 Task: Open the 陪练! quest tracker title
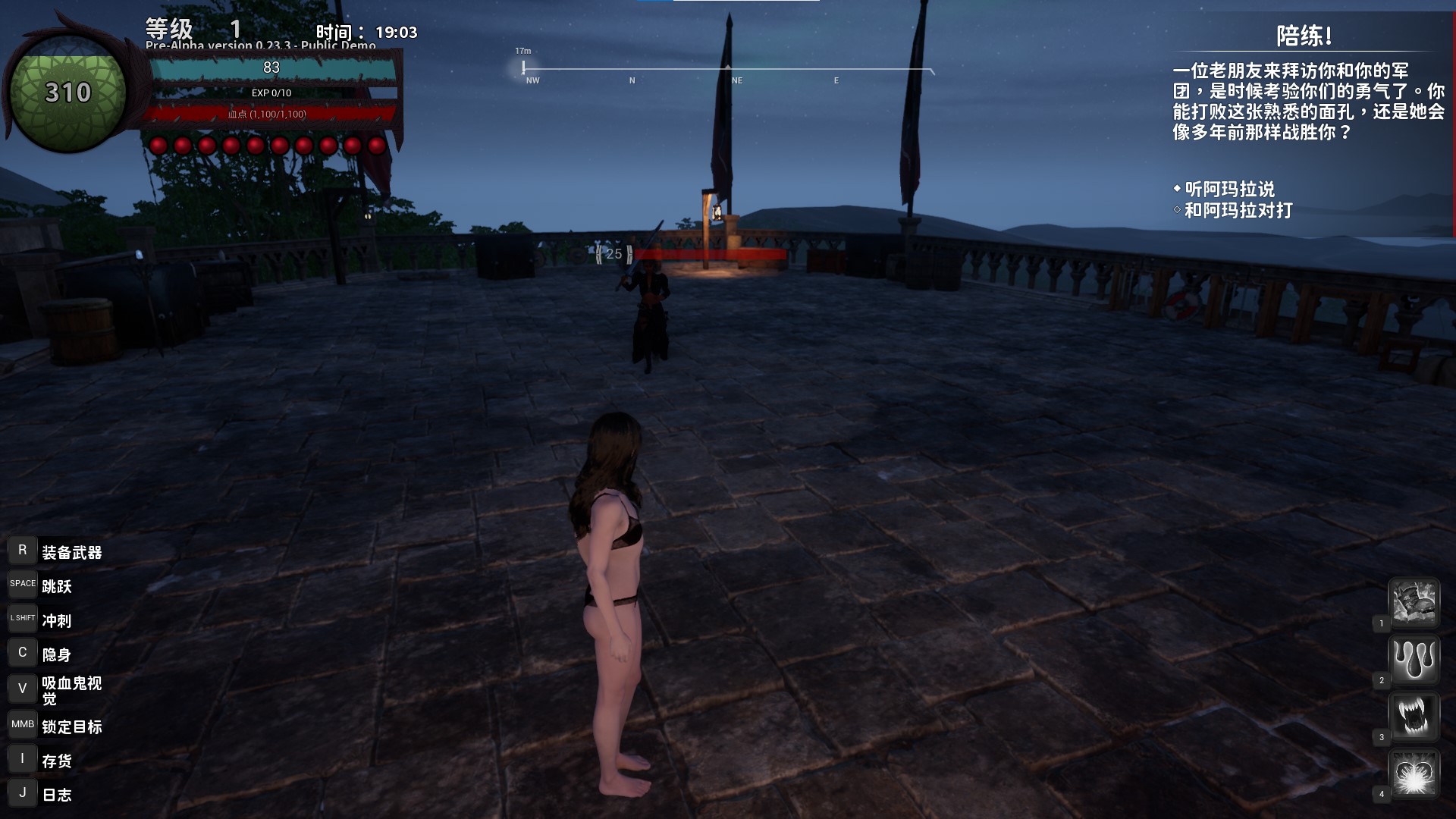[x=1304, y=36]
